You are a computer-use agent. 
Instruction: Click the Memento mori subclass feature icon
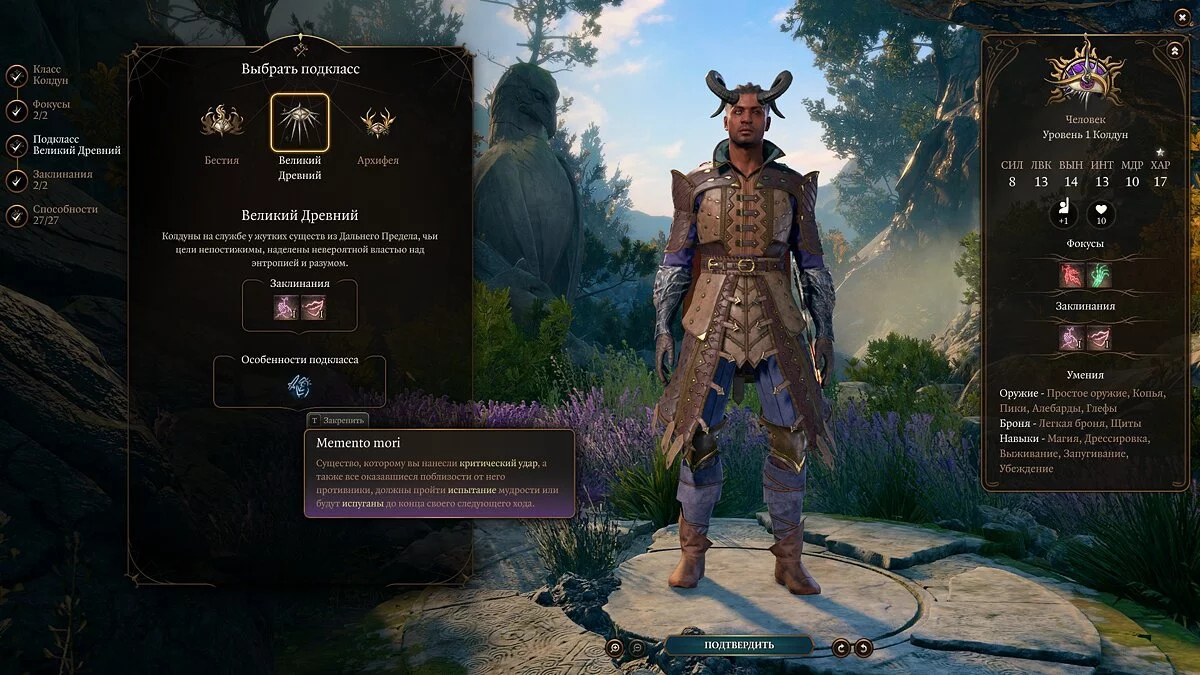pyautogui.click(x=299, y=385)
